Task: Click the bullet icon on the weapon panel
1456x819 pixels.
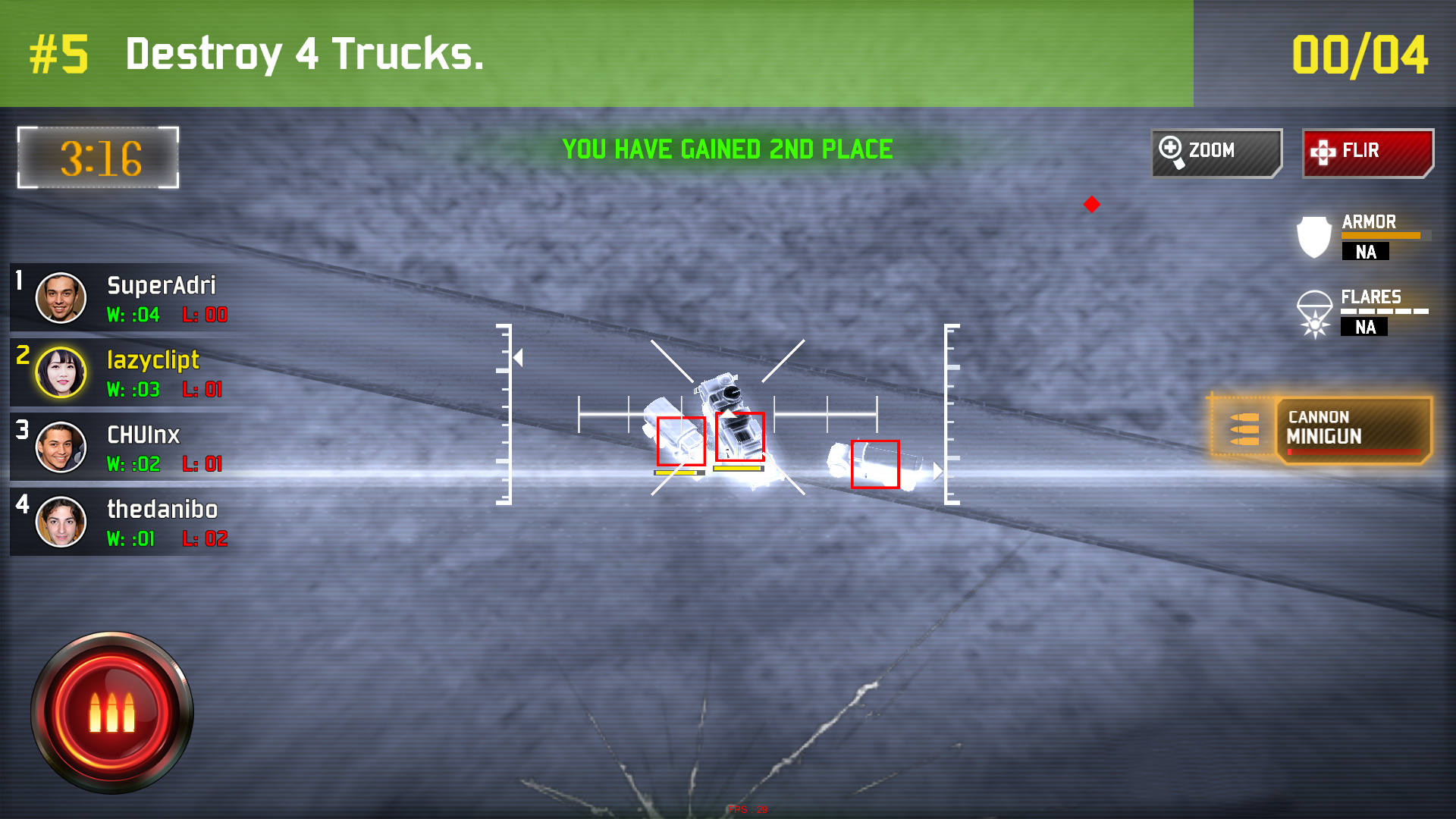Action: pyautogui.click(x=1246, y=428)
